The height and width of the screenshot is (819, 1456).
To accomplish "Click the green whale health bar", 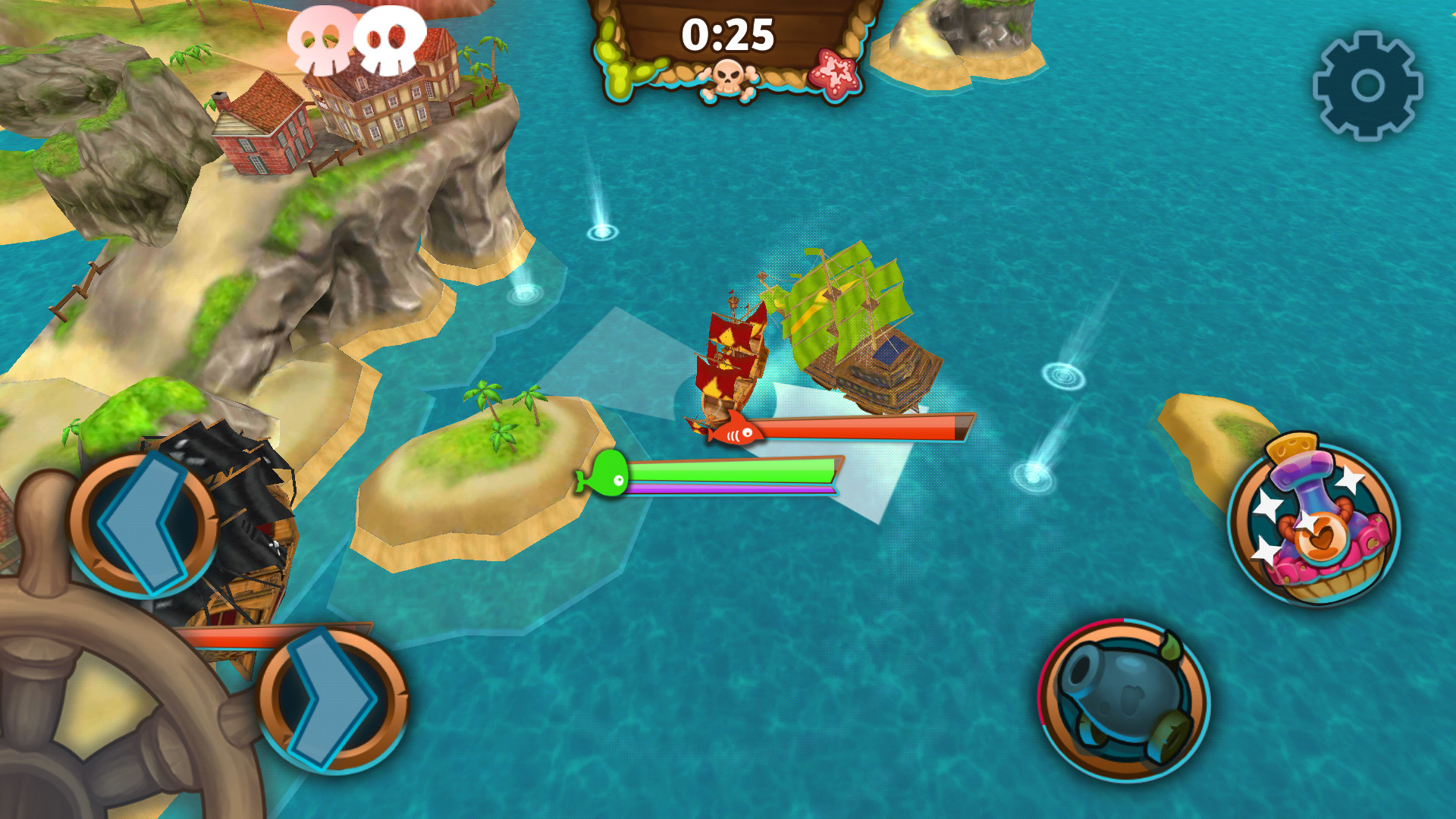I will click(736, 469).
